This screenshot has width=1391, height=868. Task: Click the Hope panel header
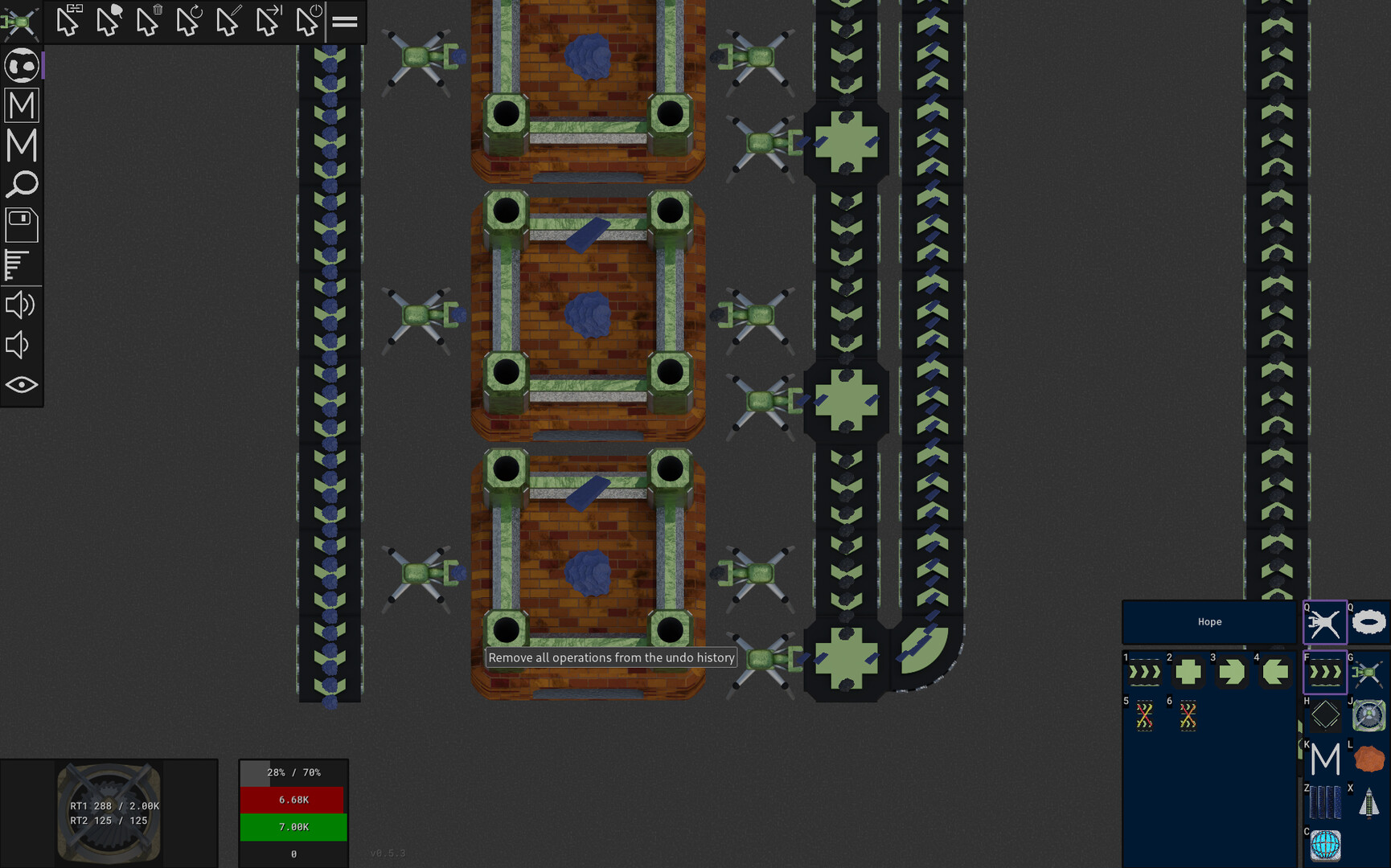click(1210, 621)
